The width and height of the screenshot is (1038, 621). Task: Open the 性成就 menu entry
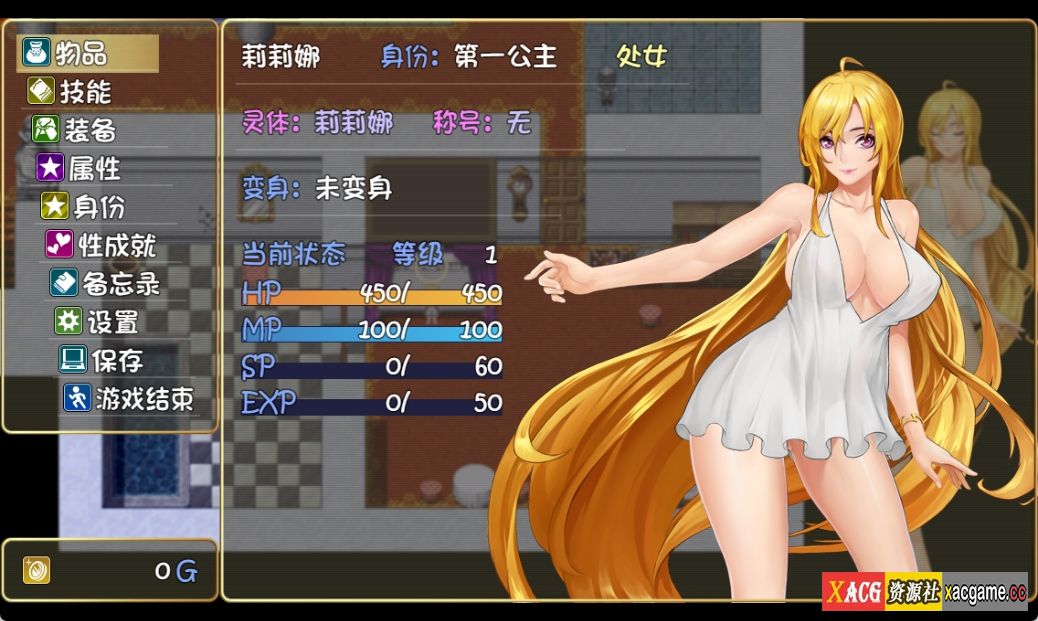click(x=116, y=245)
